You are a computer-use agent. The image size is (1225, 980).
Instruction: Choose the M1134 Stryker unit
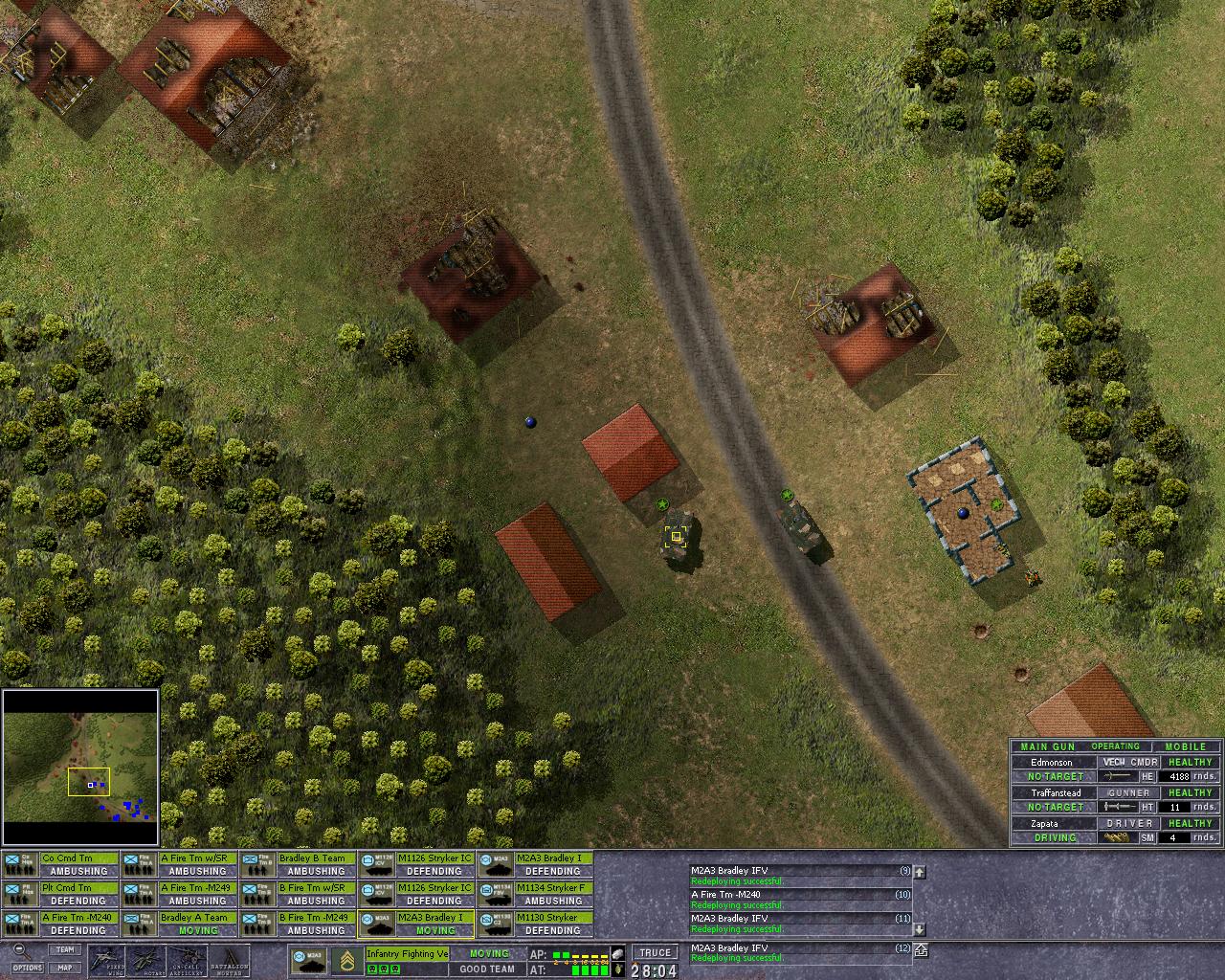point(536,894)
